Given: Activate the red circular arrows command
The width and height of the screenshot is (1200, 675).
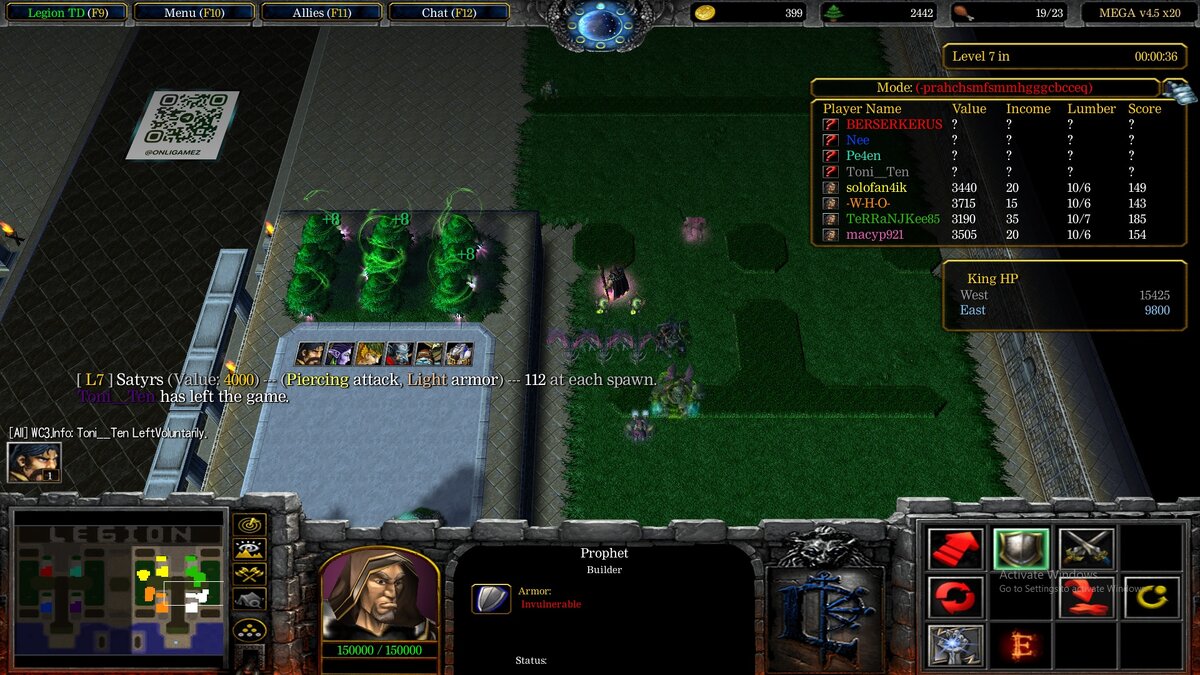Looking at the screenshot, I should pos(956,598).
